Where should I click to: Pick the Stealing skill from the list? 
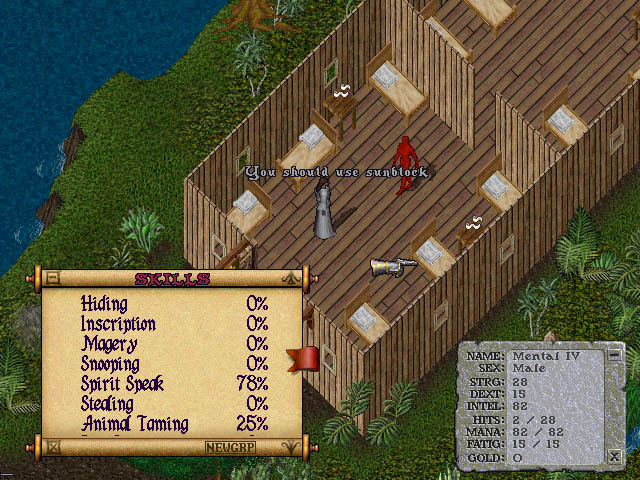click(x=107, y=404)
